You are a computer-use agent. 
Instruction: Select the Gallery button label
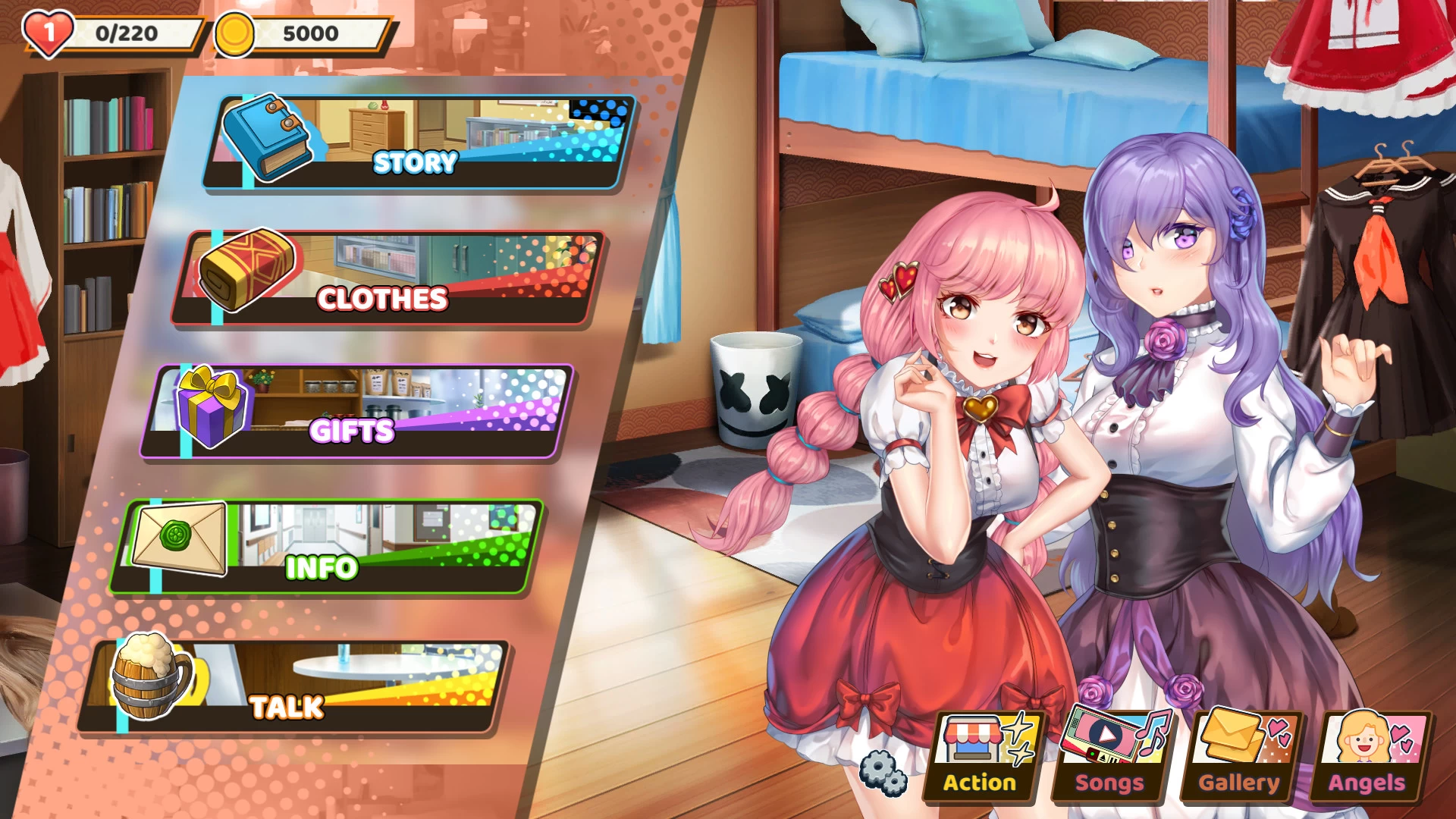coord(1236,783)
